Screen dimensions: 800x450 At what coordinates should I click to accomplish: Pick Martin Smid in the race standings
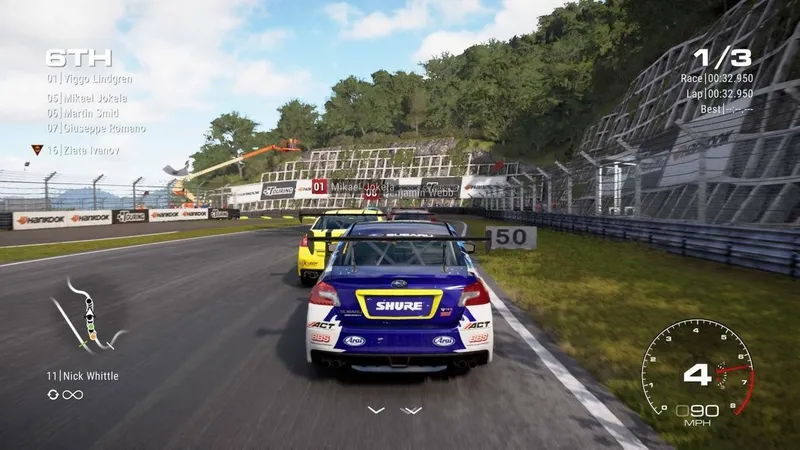click(90, 113)
